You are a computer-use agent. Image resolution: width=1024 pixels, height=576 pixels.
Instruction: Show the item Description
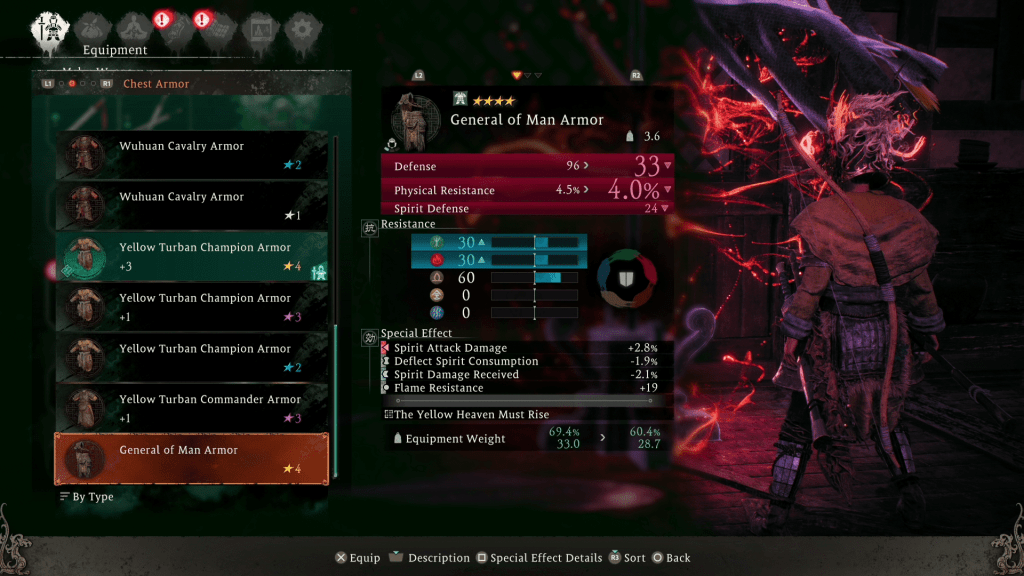[x=429, y=558]
